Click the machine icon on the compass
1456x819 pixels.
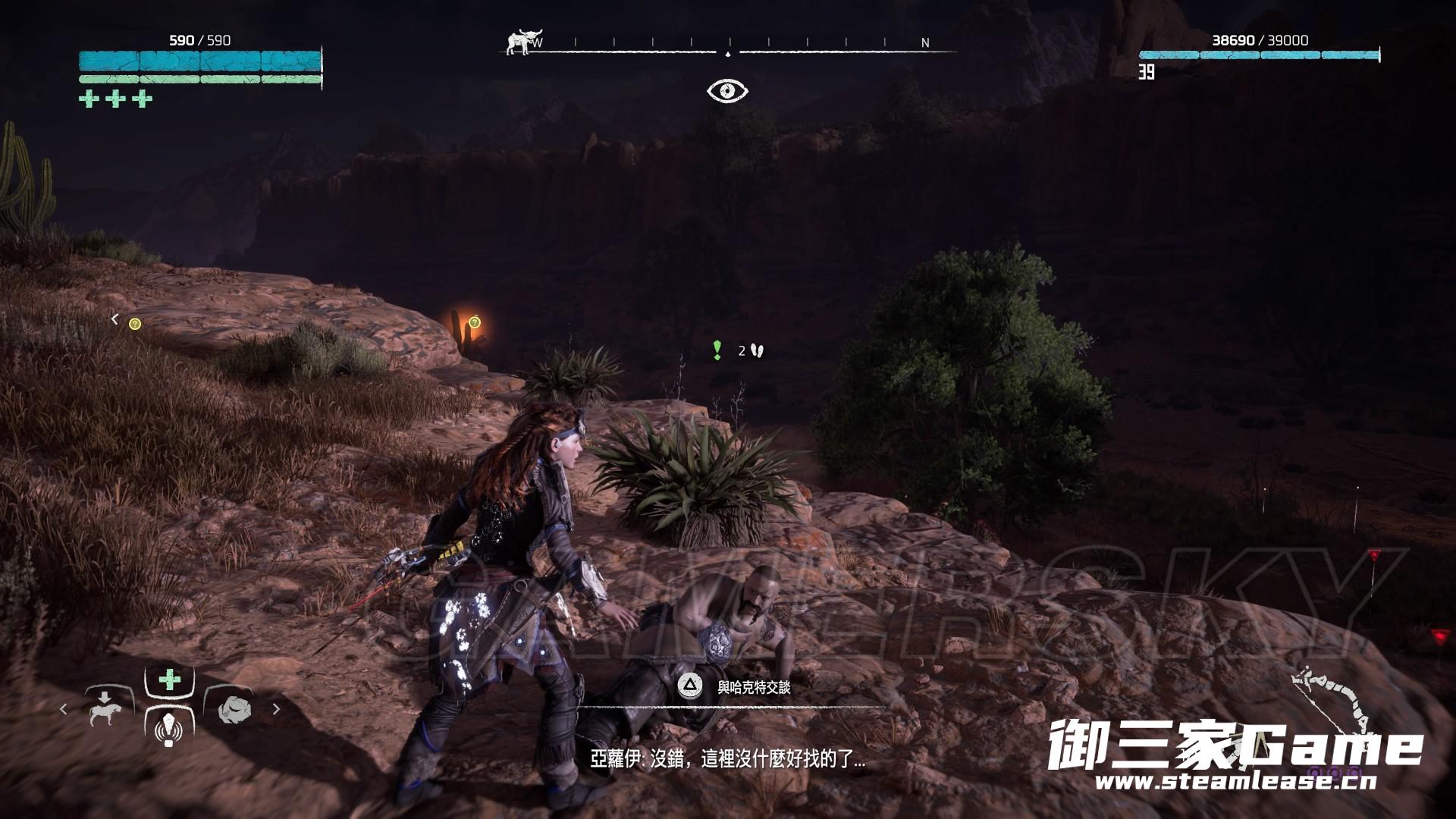519,42
